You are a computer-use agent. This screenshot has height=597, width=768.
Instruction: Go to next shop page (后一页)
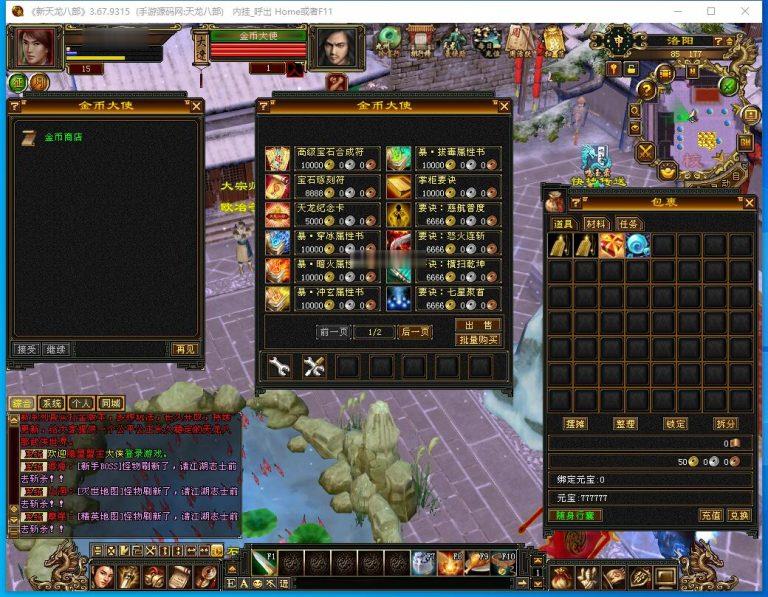(414, 332)
